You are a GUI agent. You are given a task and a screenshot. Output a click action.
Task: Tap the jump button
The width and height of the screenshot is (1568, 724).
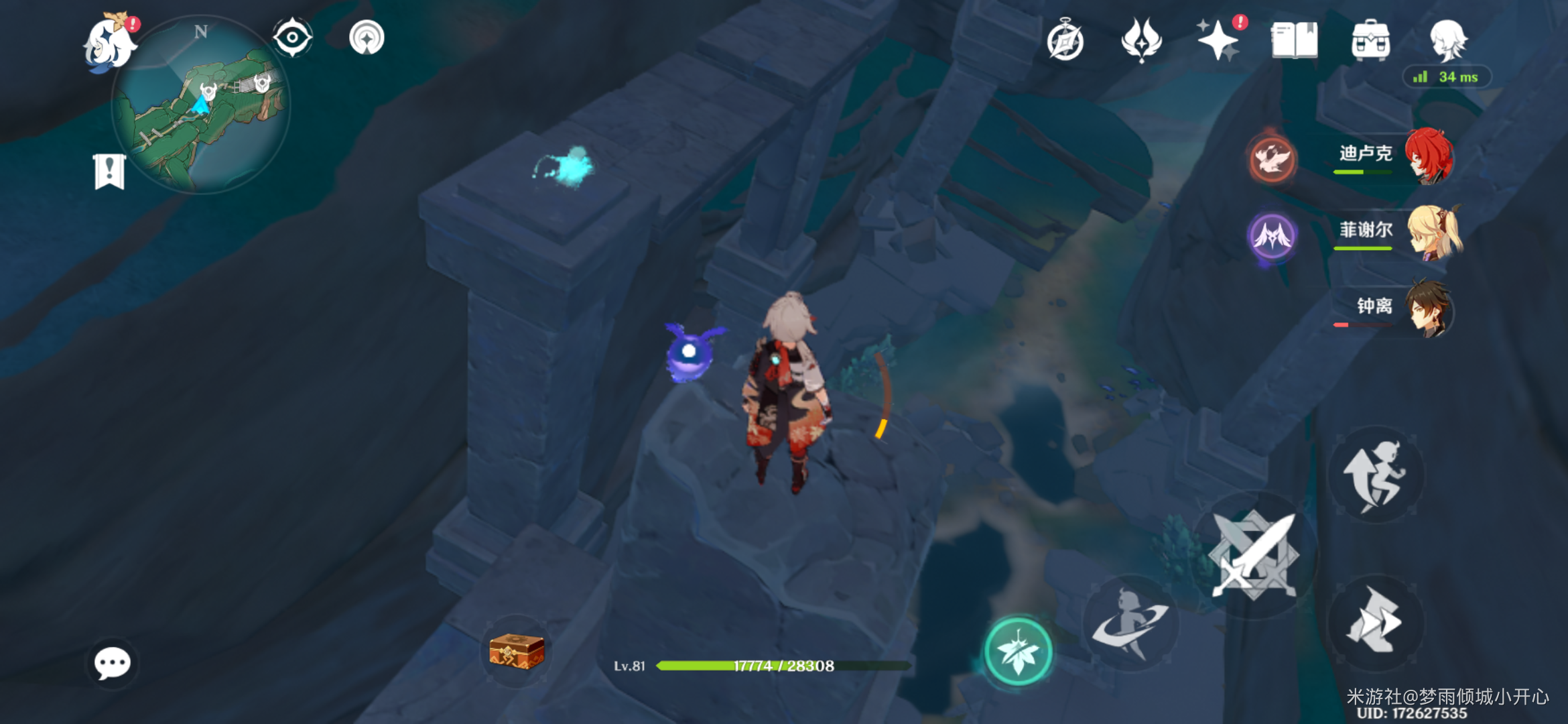click(x=1376, y=475)
